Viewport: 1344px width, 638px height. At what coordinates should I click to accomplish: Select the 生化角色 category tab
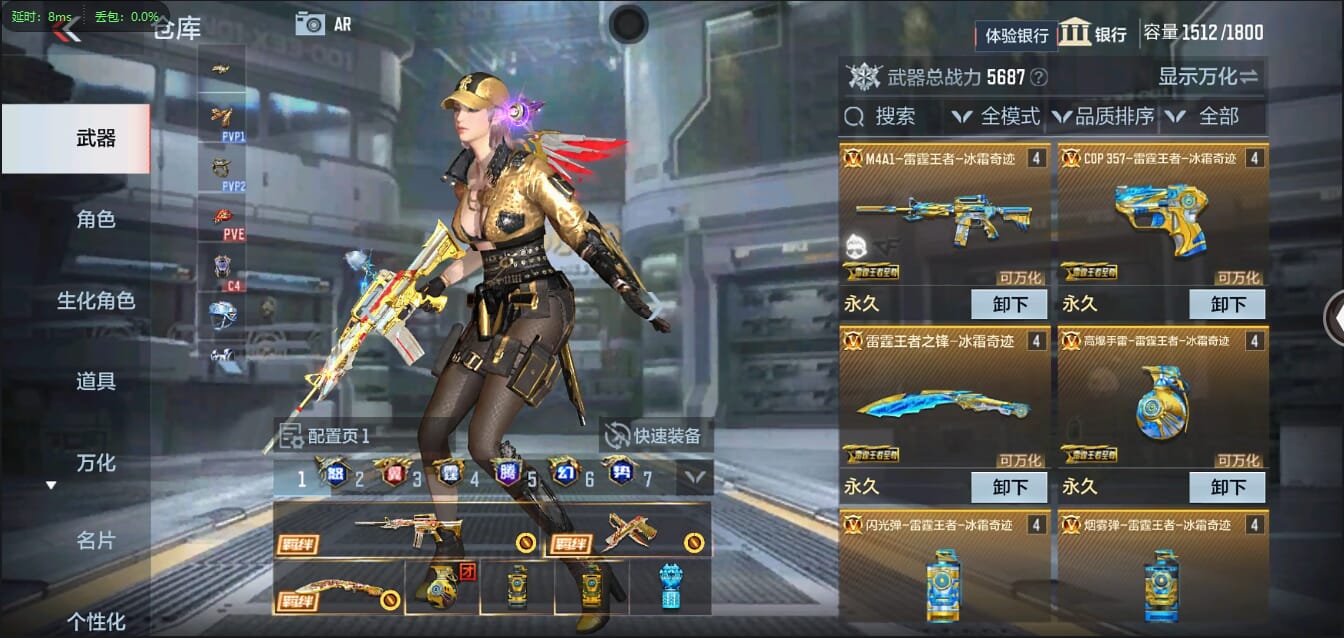click(95, 300)
